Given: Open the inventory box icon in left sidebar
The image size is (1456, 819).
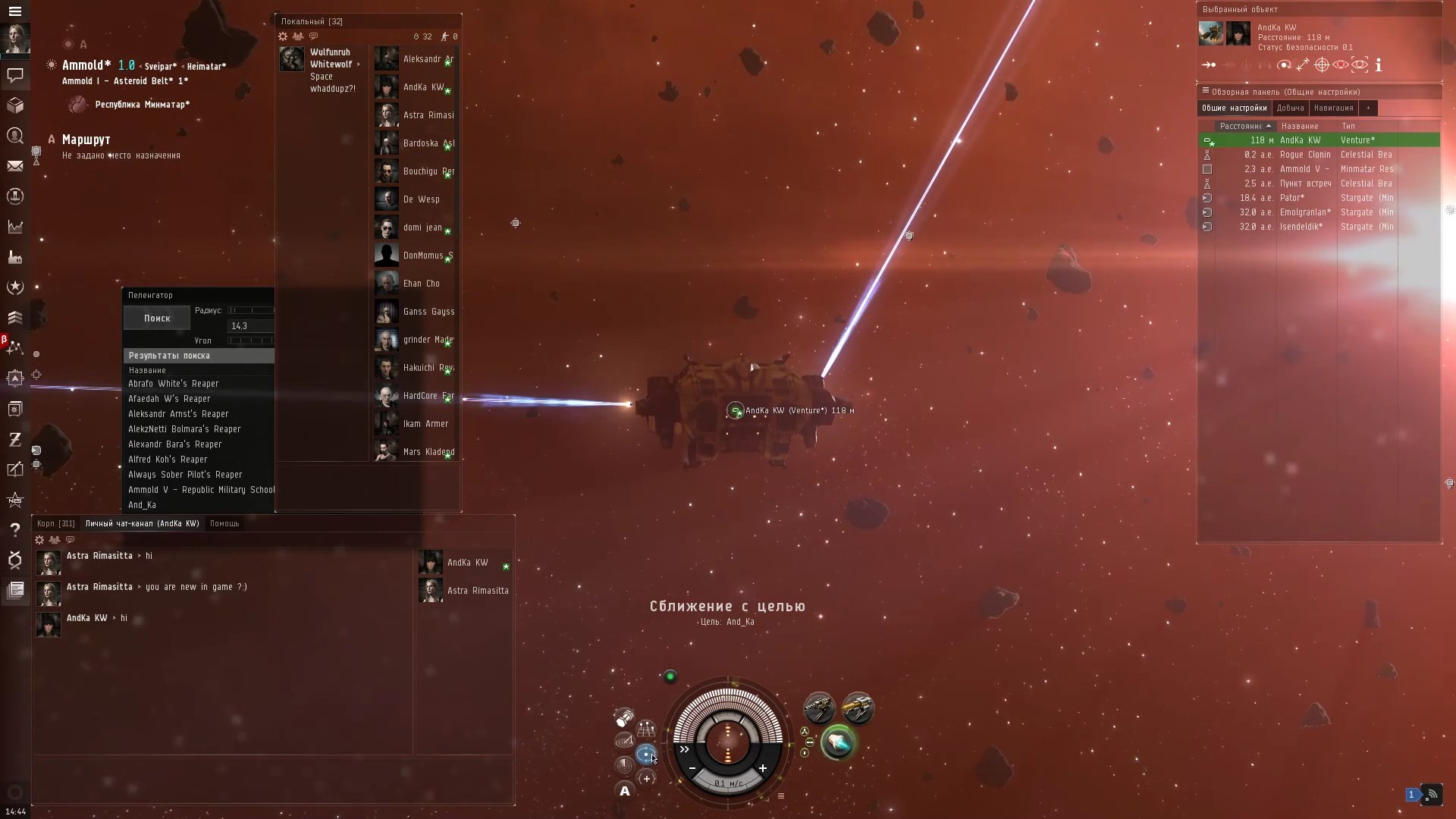Looking at the screenshot, I should (15, 105).
